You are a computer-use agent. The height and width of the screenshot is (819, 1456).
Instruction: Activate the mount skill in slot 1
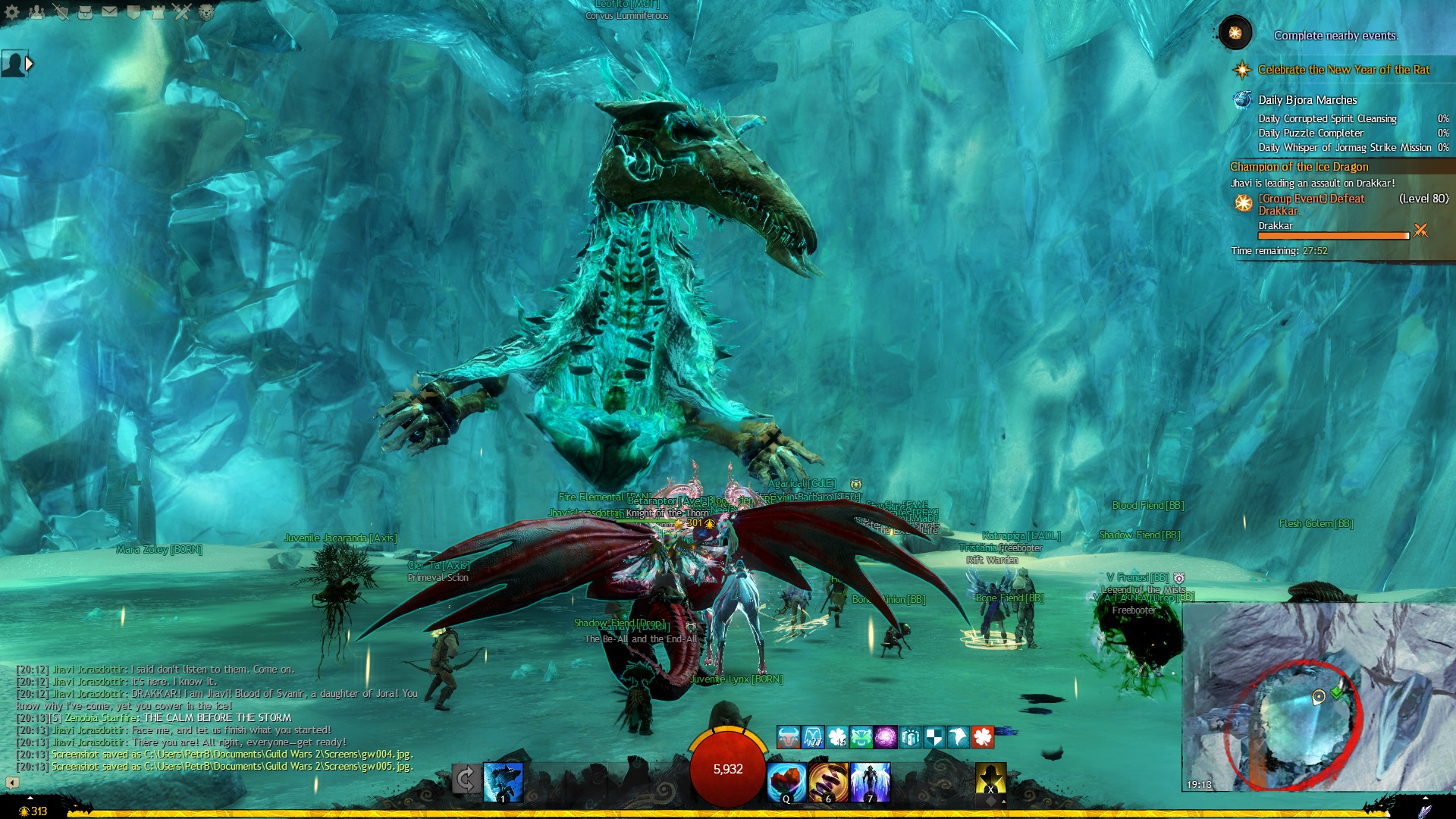click(x=503, y=782)
